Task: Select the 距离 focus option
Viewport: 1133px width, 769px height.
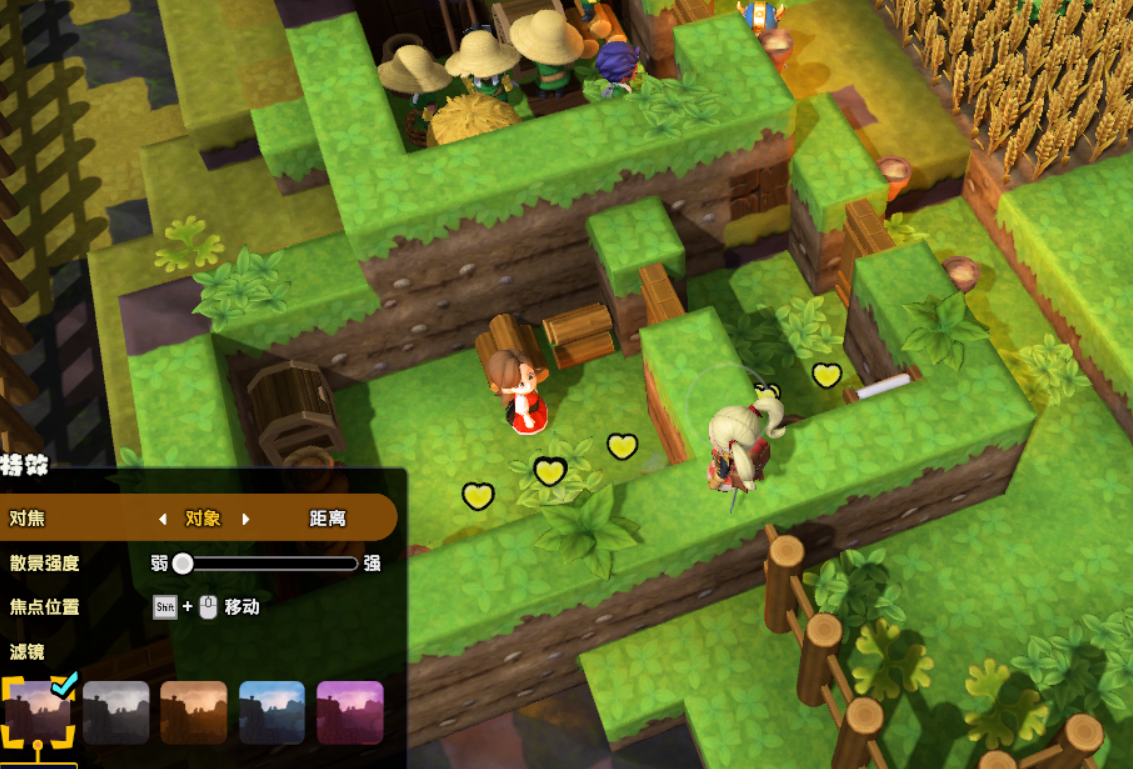Action: click(327, 518)
